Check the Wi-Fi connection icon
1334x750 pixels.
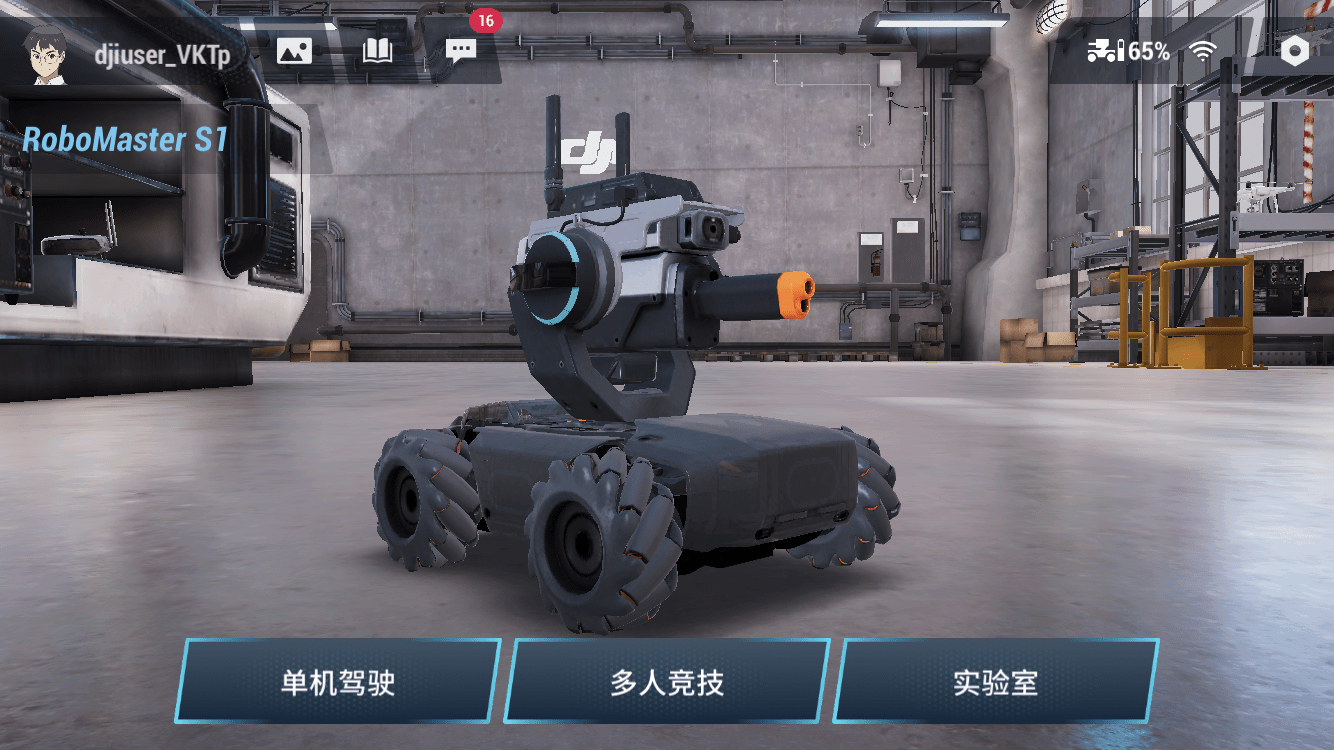[x=1203, y=51]
